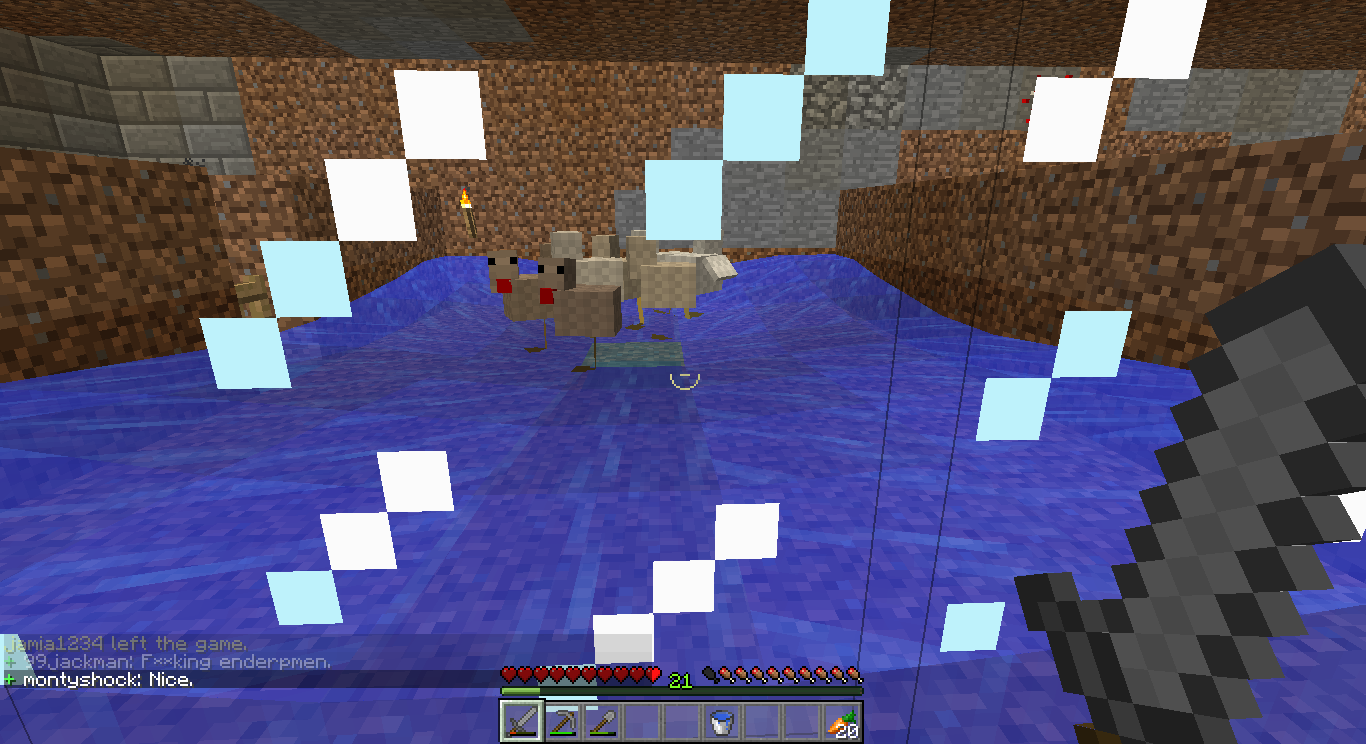
Task: Click the rightmost drumstick hunger icon
Action: (x=853, y=674)
